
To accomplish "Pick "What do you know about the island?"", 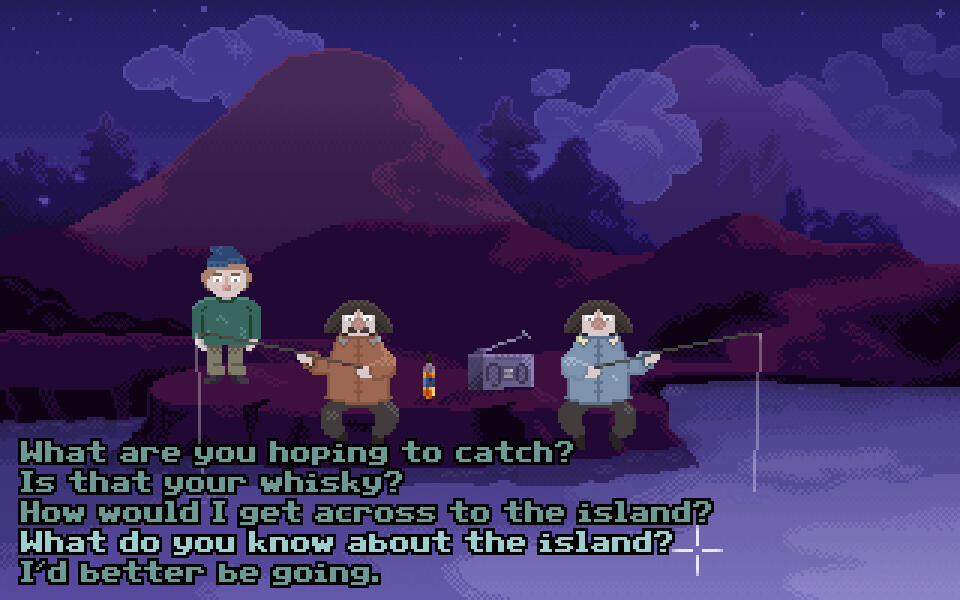I will 346,543.
